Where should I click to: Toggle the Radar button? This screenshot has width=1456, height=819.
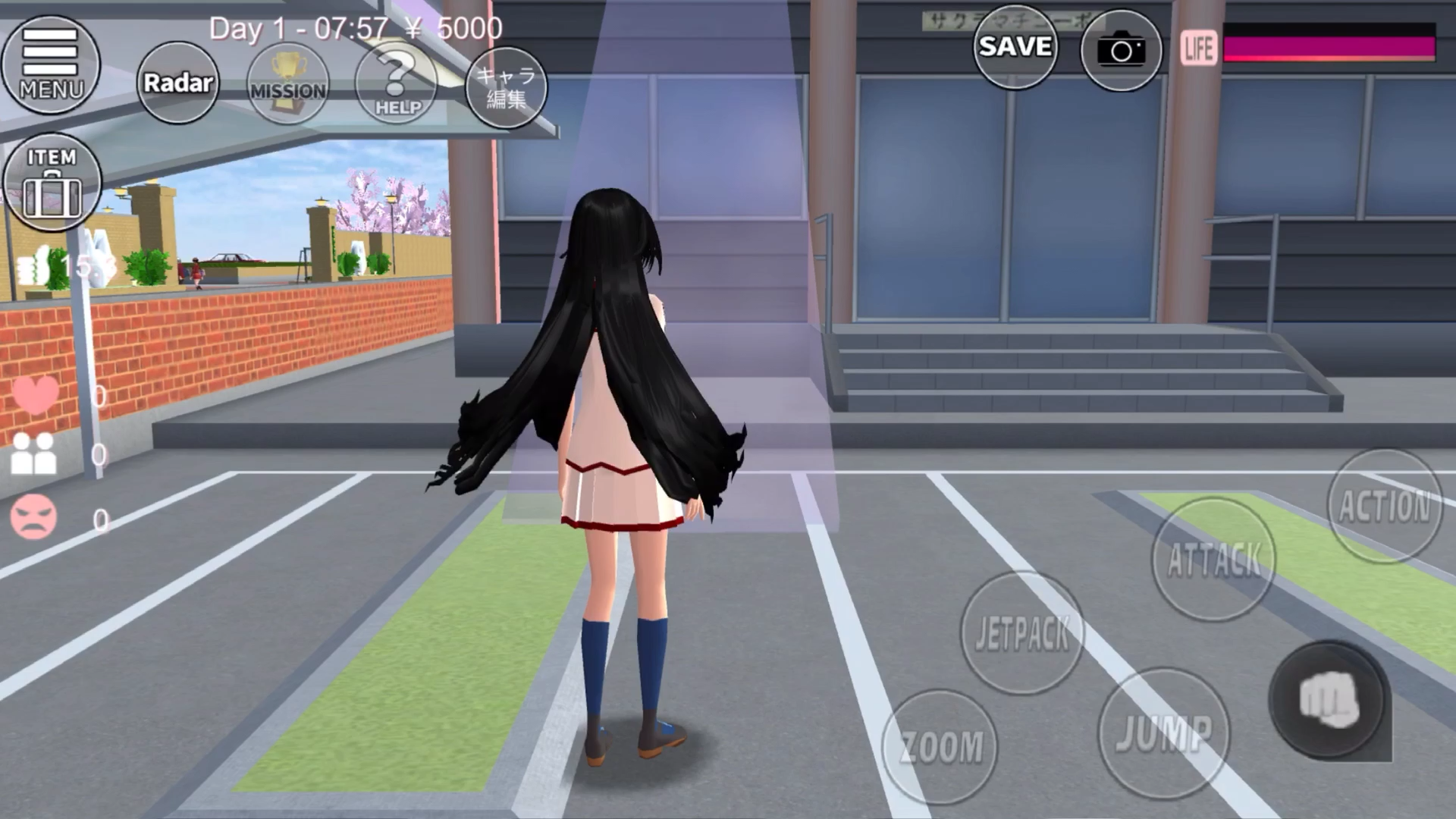coord(178,83)
